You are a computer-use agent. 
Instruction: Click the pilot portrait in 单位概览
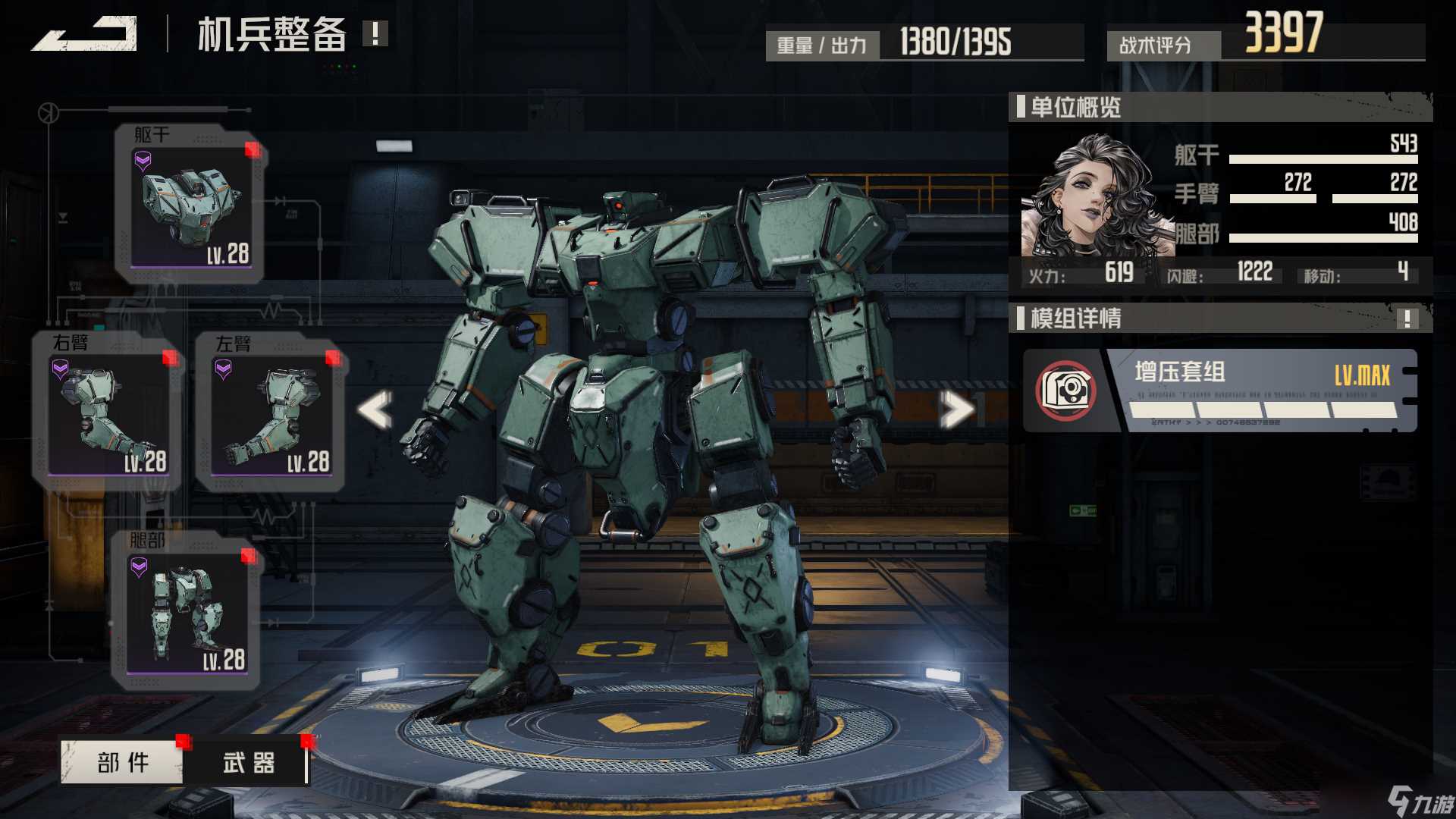(x=1092, y=197)
